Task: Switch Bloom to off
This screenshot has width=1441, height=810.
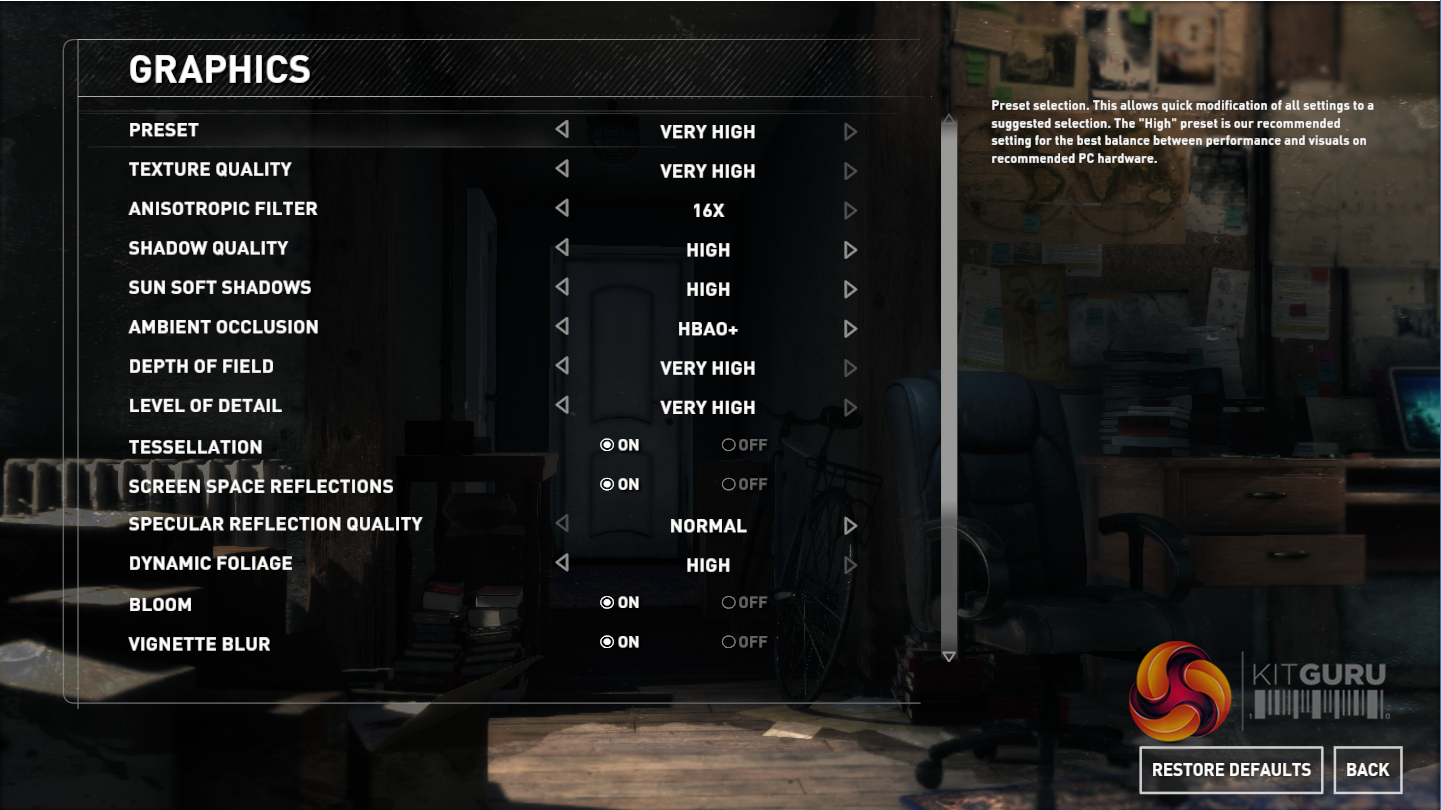Action: (729, 603)
